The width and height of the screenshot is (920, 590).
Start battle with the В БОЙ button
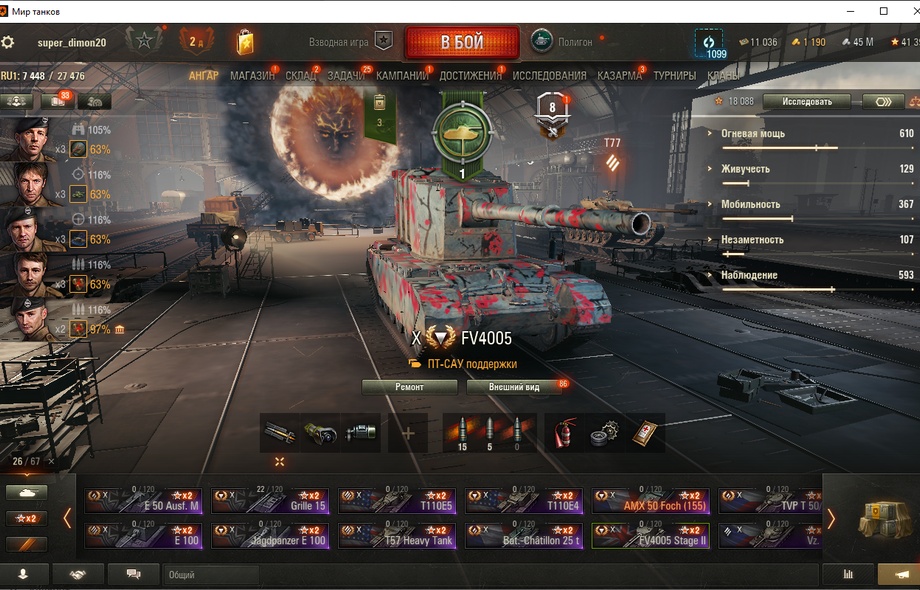462,42
